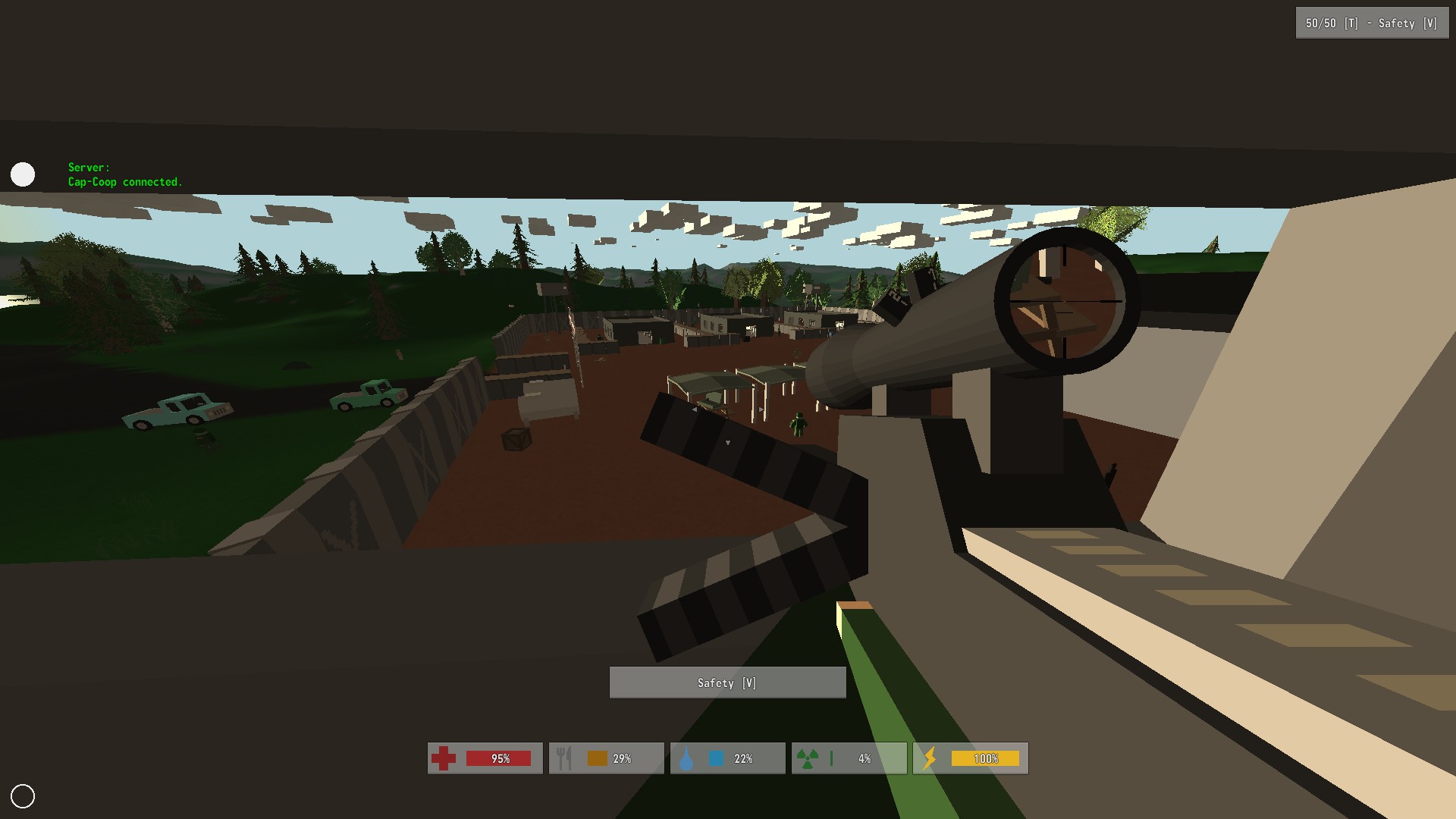Select the yellow lightning stamina icon
This screenshot has height=819, width=1456.
coord(930,758)
